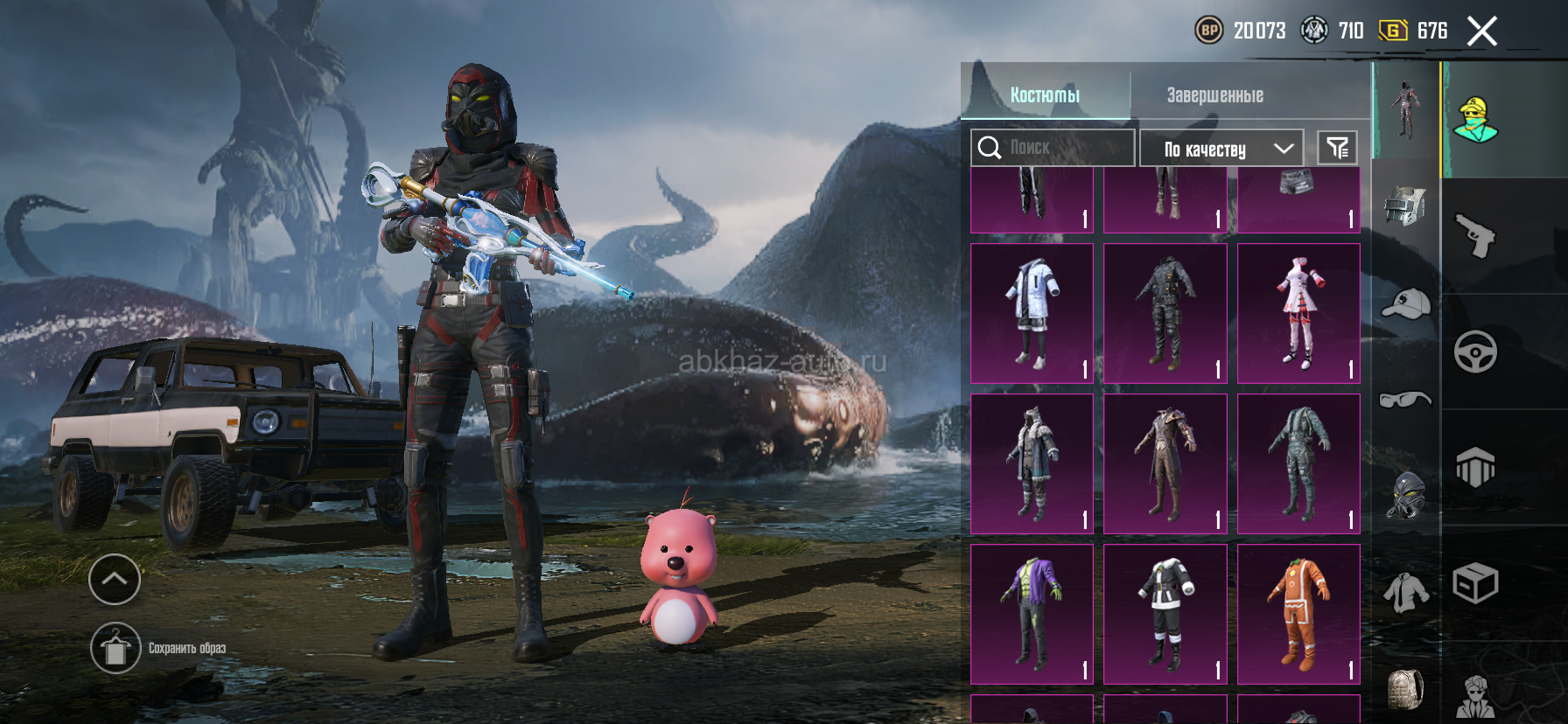Open the По качеству sort dropdown
The image size is (1568, 724).
[x=1221, y=149]
